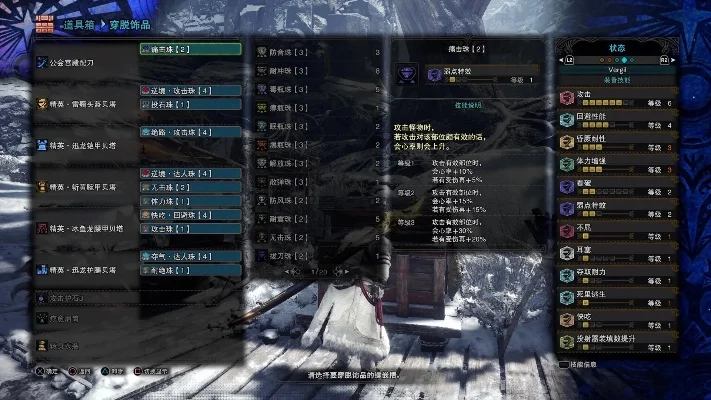Select the 精英・迅龙护腿 leg armor row
The width and height of the screenshot is (711, 400).
point(85,270)
